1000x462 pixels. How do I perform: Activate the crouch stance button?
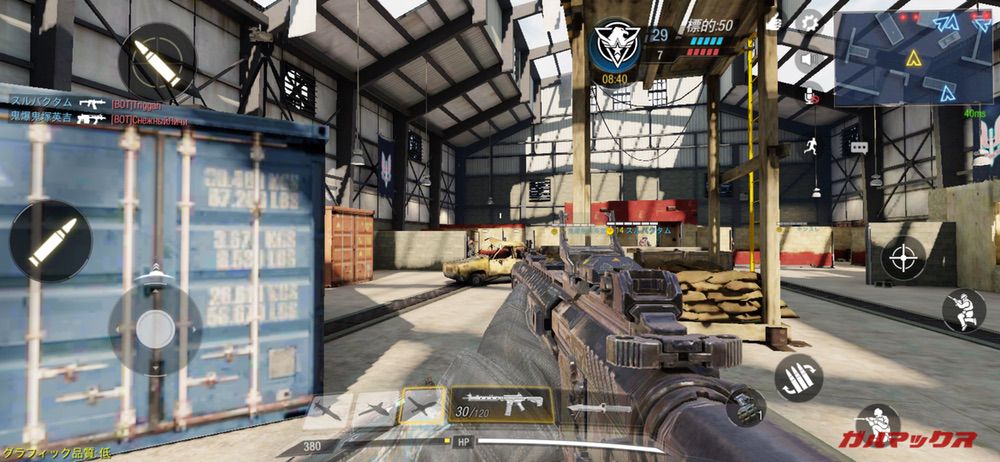[964, 310]
